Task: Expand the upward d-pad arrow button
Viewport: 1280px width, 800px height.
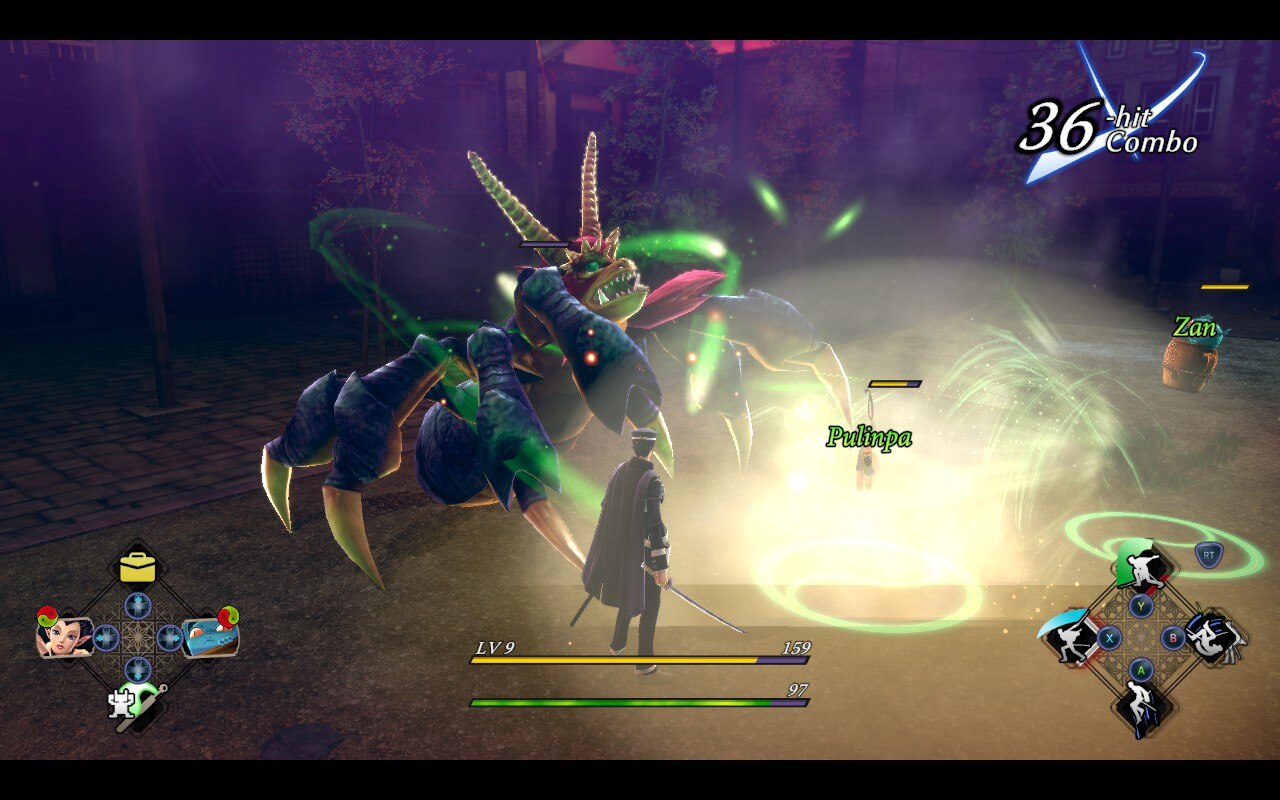Action: point(136,606)
